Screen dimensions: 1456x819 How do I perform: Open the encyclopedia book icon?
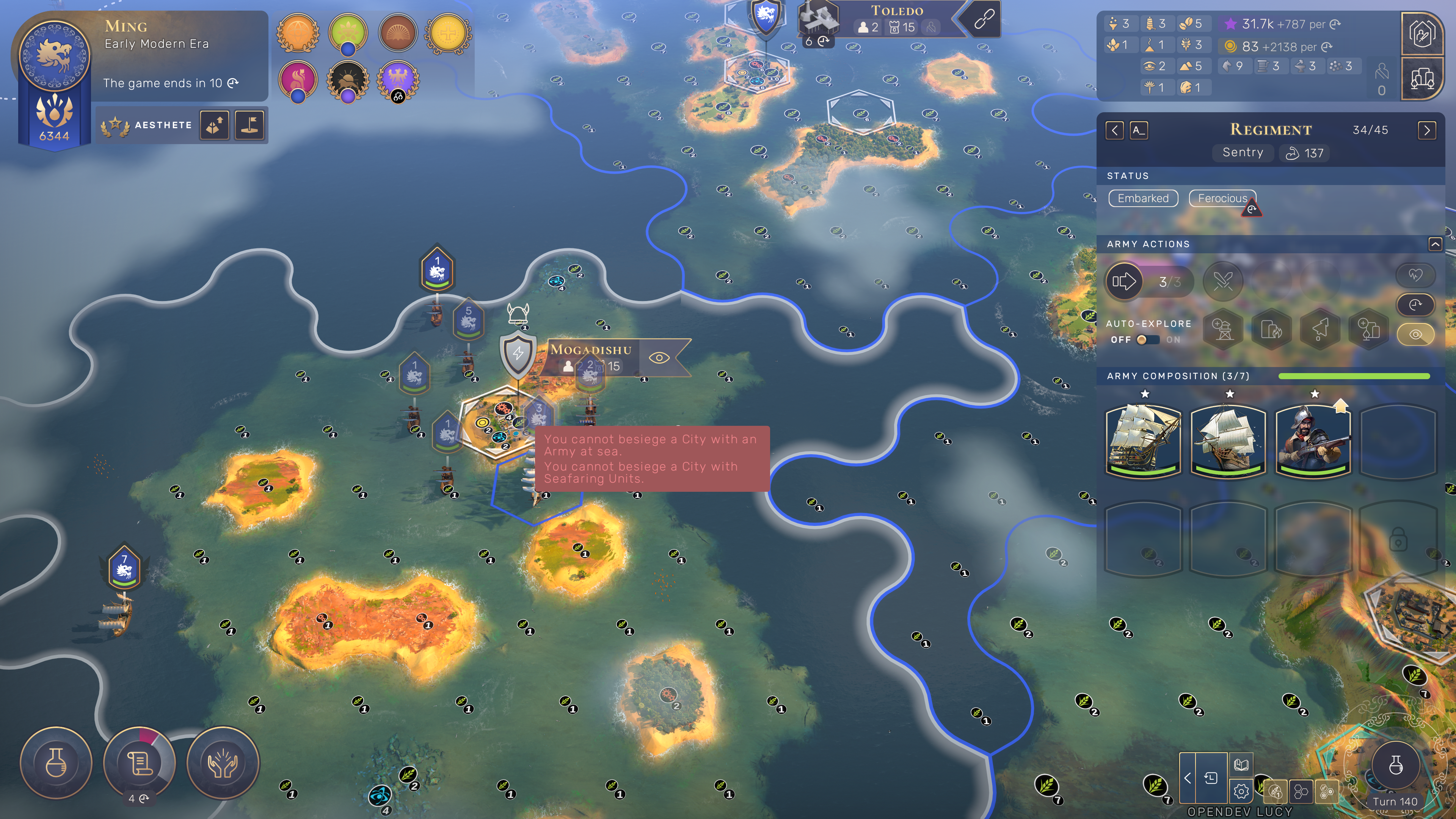[x=1241, y=765]
